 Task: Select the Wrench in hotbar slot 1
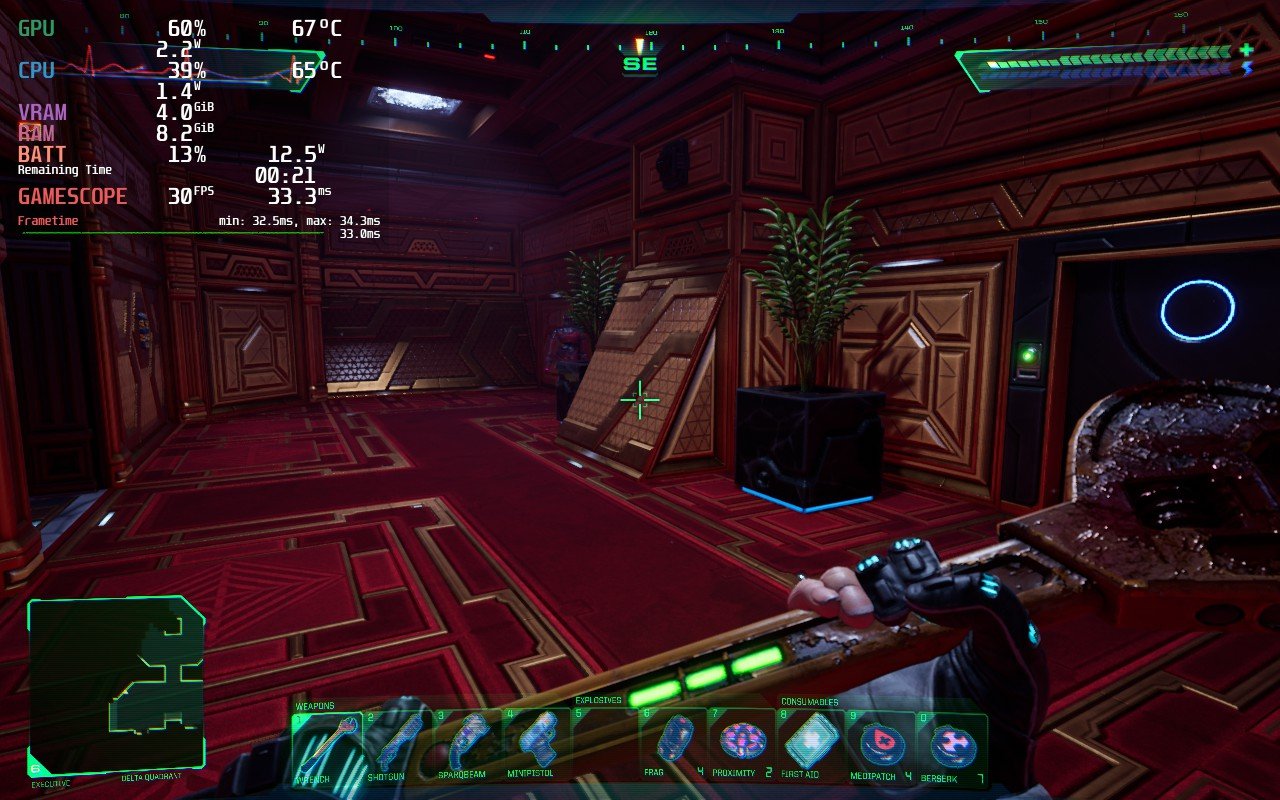pos(325,740)
